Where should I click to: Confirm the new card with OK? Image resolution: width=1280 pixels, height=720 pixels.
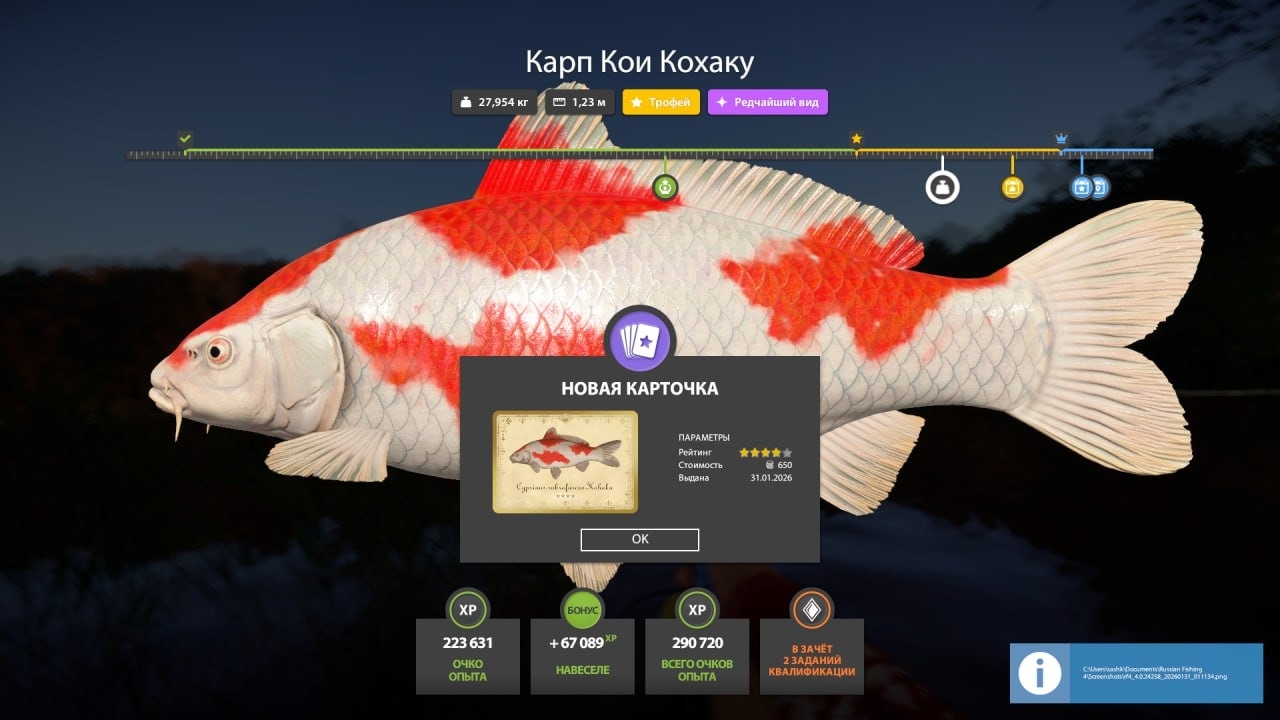coord(640,539)
